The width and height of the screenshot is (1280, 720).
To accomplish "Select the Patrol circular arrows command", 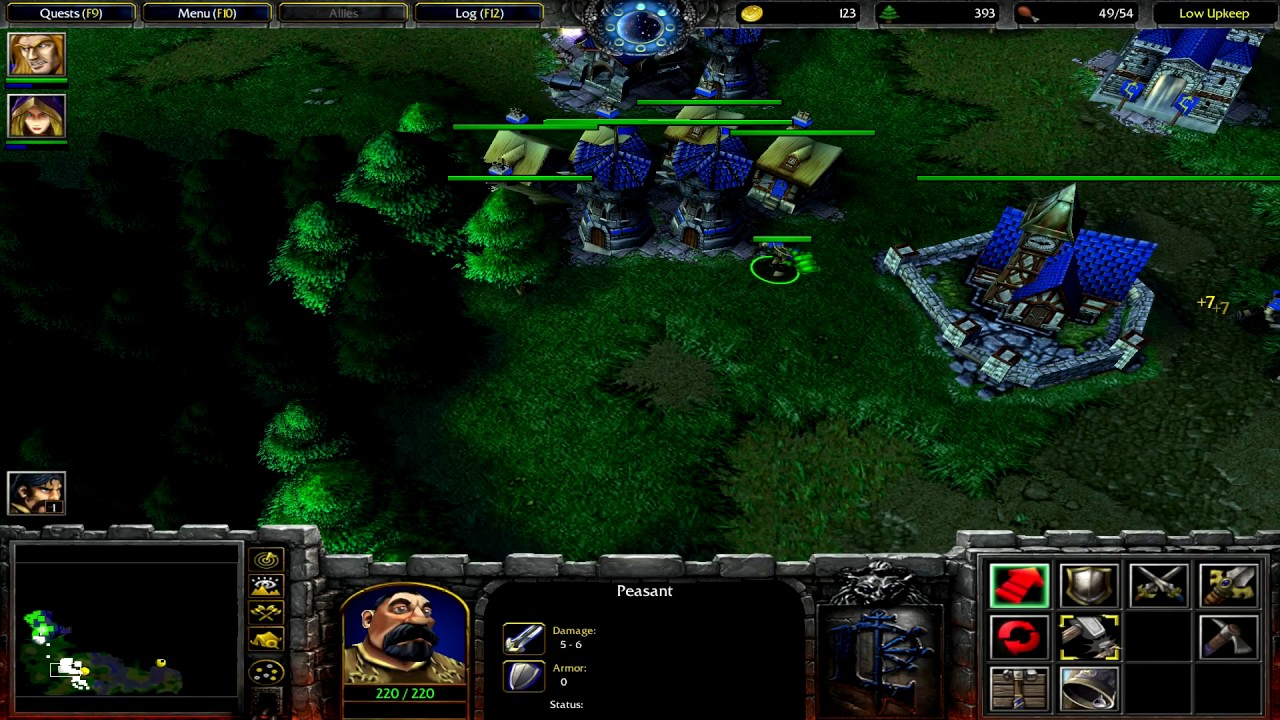I will point(1019,637).
